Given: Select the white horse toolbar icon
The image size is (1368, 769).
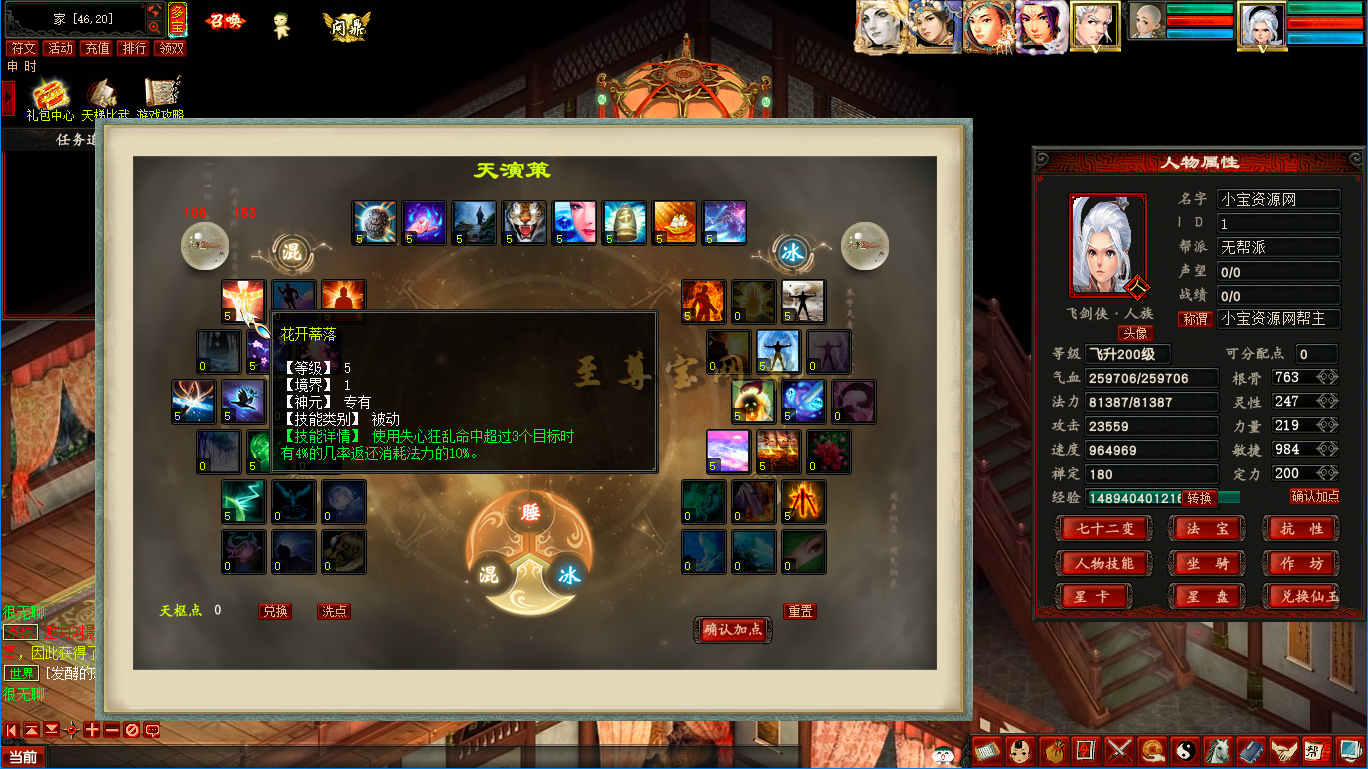Looking at the screenshot, I should pyautogui.click(x=1217, y=749).
